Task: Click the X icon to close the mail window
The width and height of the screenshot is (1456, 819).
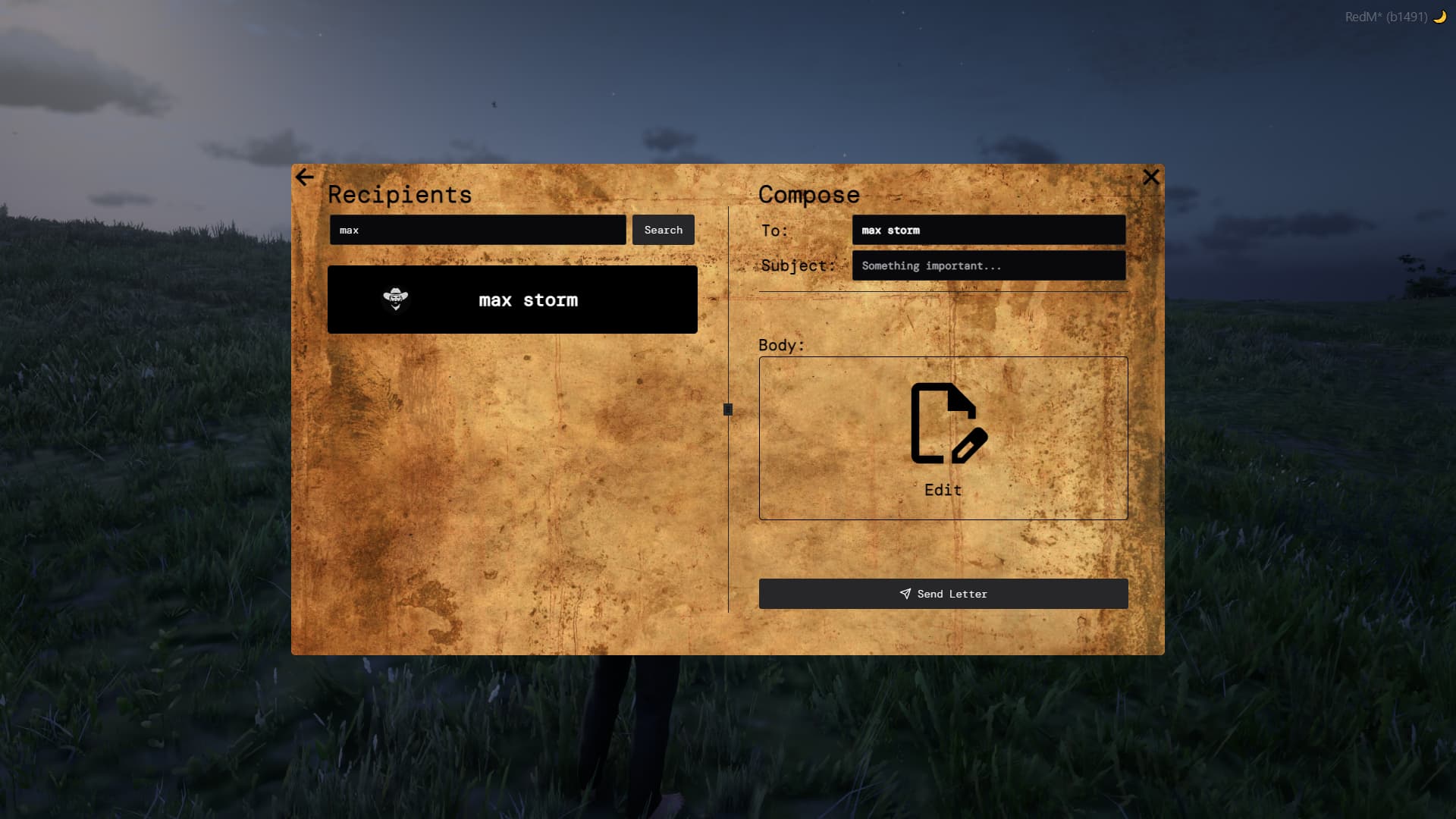Action: (1151, 177)
